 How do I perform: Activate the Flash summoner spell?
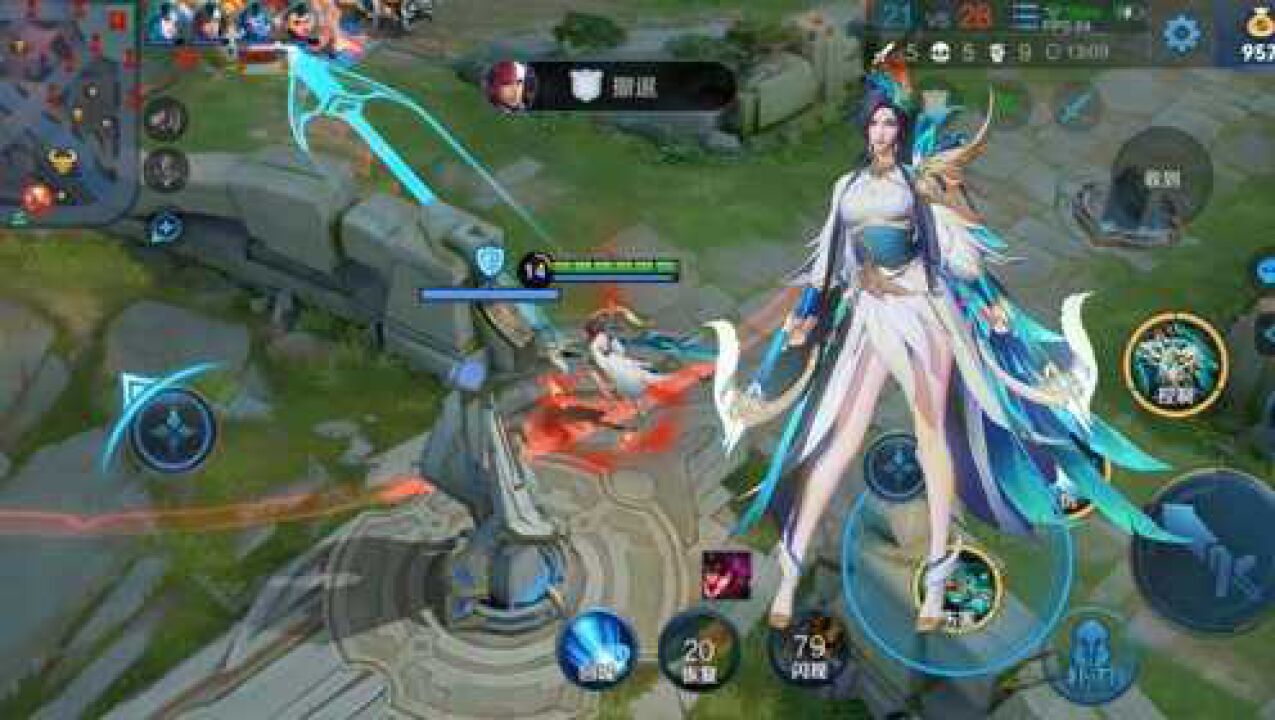808,648
